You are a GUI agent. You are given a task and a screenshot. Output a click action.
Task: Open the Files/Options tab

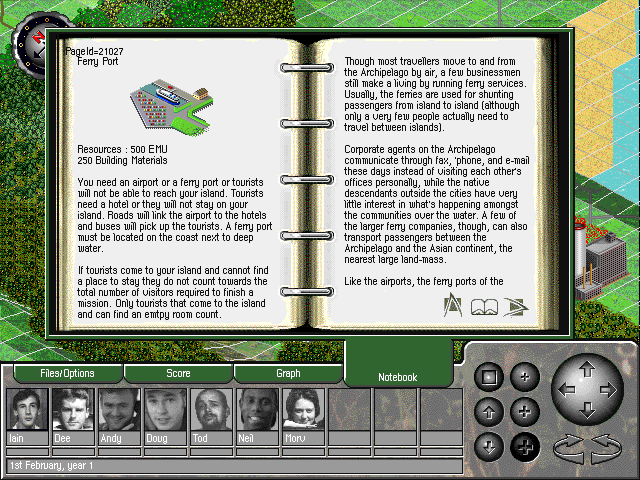(67, 374)
